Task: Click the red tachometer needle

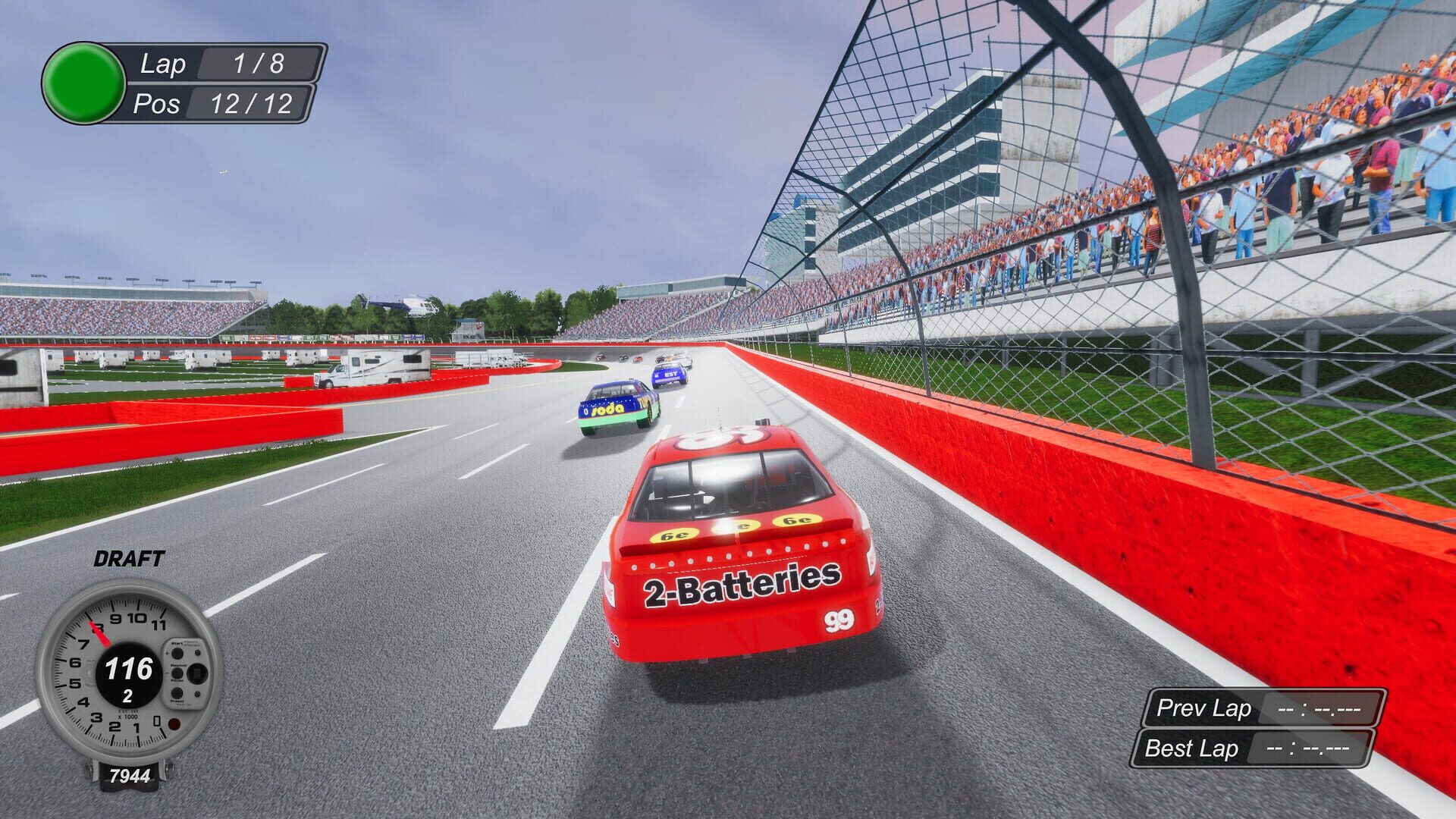Action: tap(100, 635)
